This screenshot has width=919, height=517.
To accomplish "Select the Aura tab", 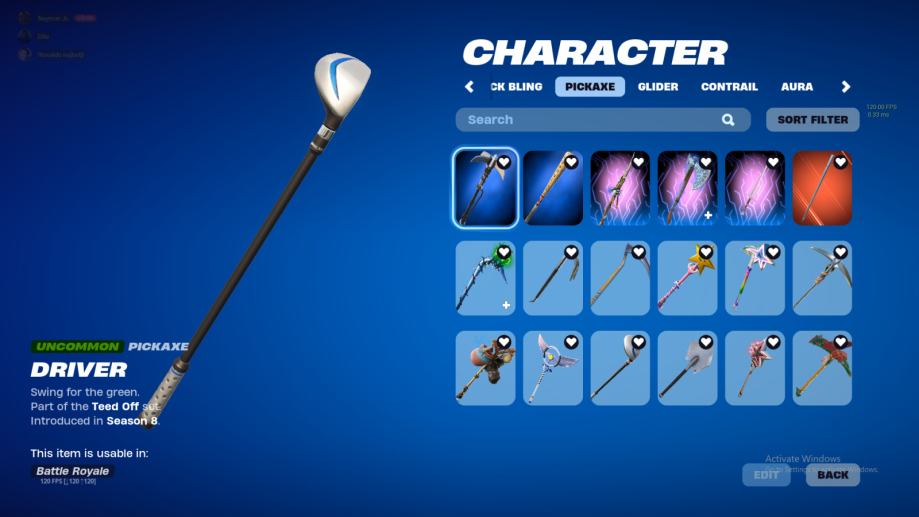I will 797,87.
